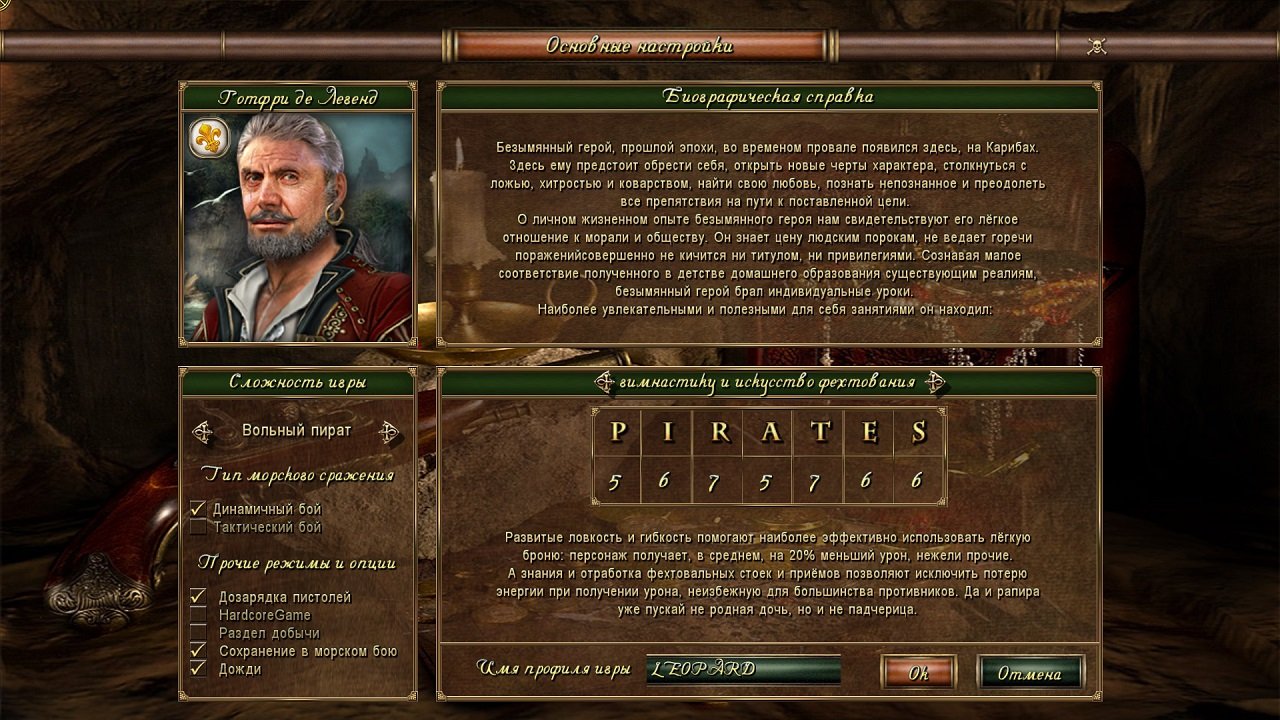Image resolution: width=1280 pixels, height=720 pixels.
Task: Click the profile name field LEOPARD
Action: 743,669
